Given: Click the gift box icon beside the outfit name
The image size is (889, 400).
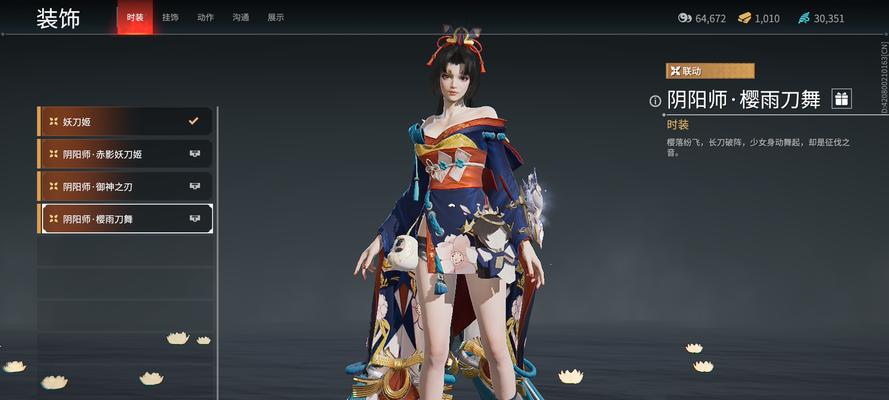Looking at the screenshot, I should (x=841, y=98).
